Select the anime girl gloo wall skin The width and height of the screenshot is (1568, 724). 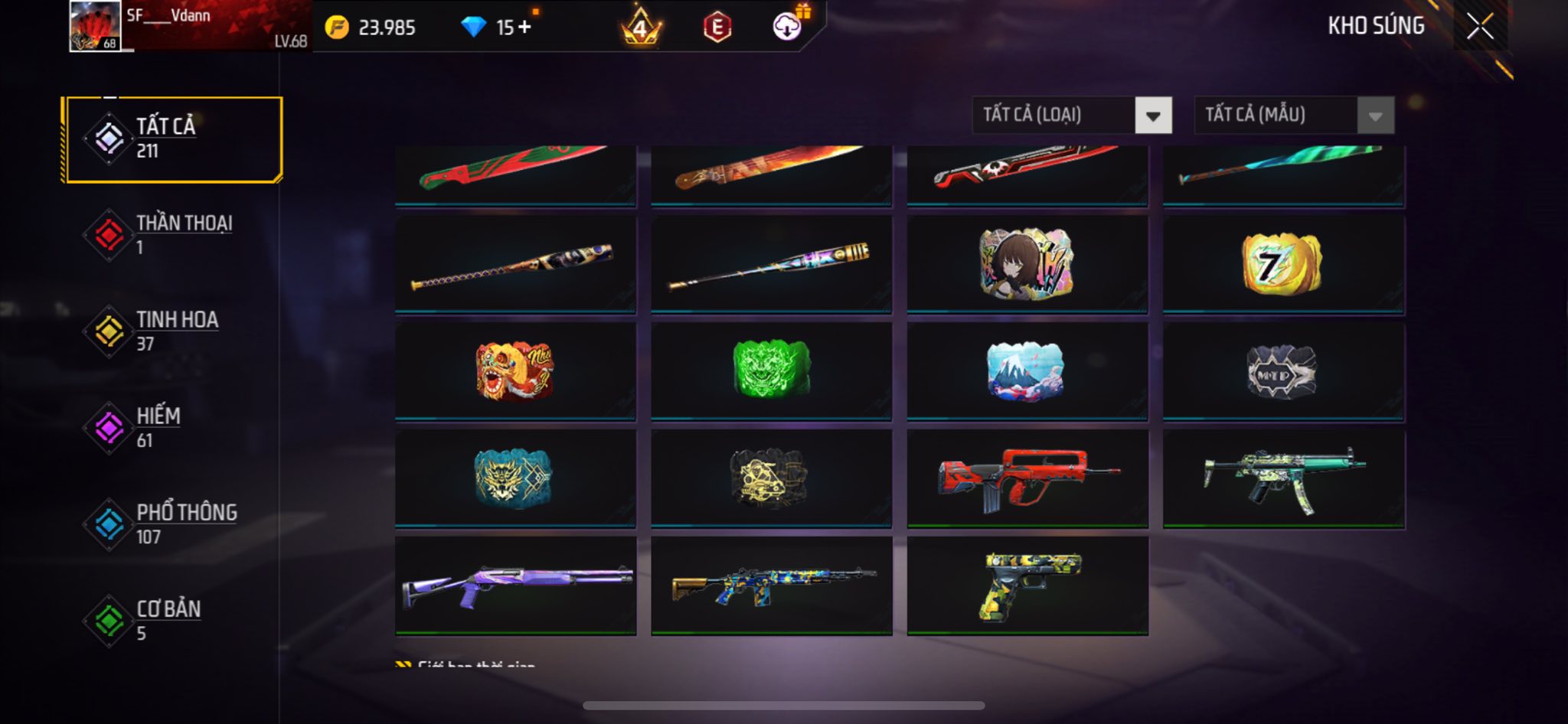pos(1027,263)
